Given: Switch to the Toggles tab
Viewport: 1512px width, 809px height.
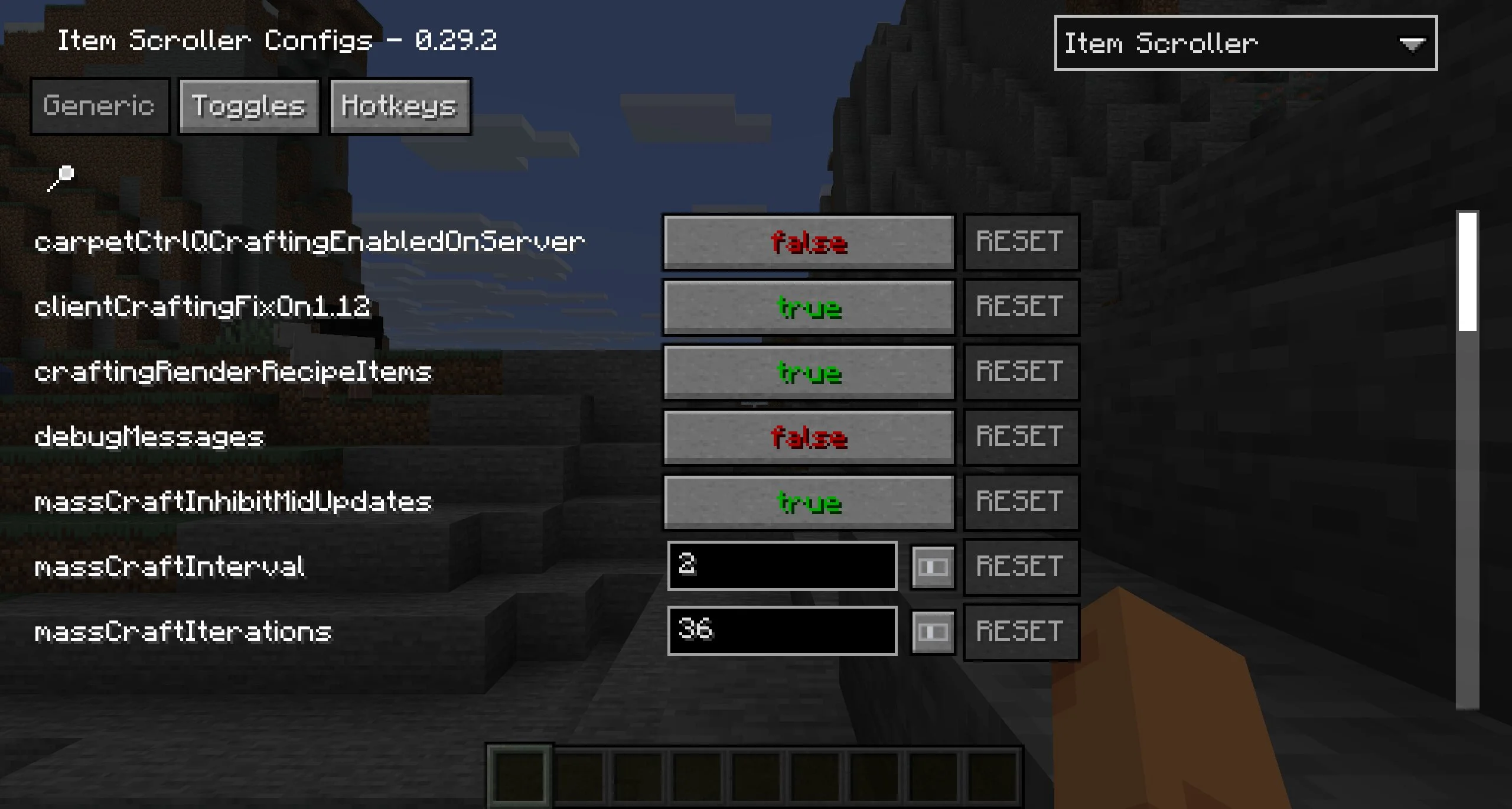Looking at the screenshot, I should pyautogui.click(x=249, y=106).
